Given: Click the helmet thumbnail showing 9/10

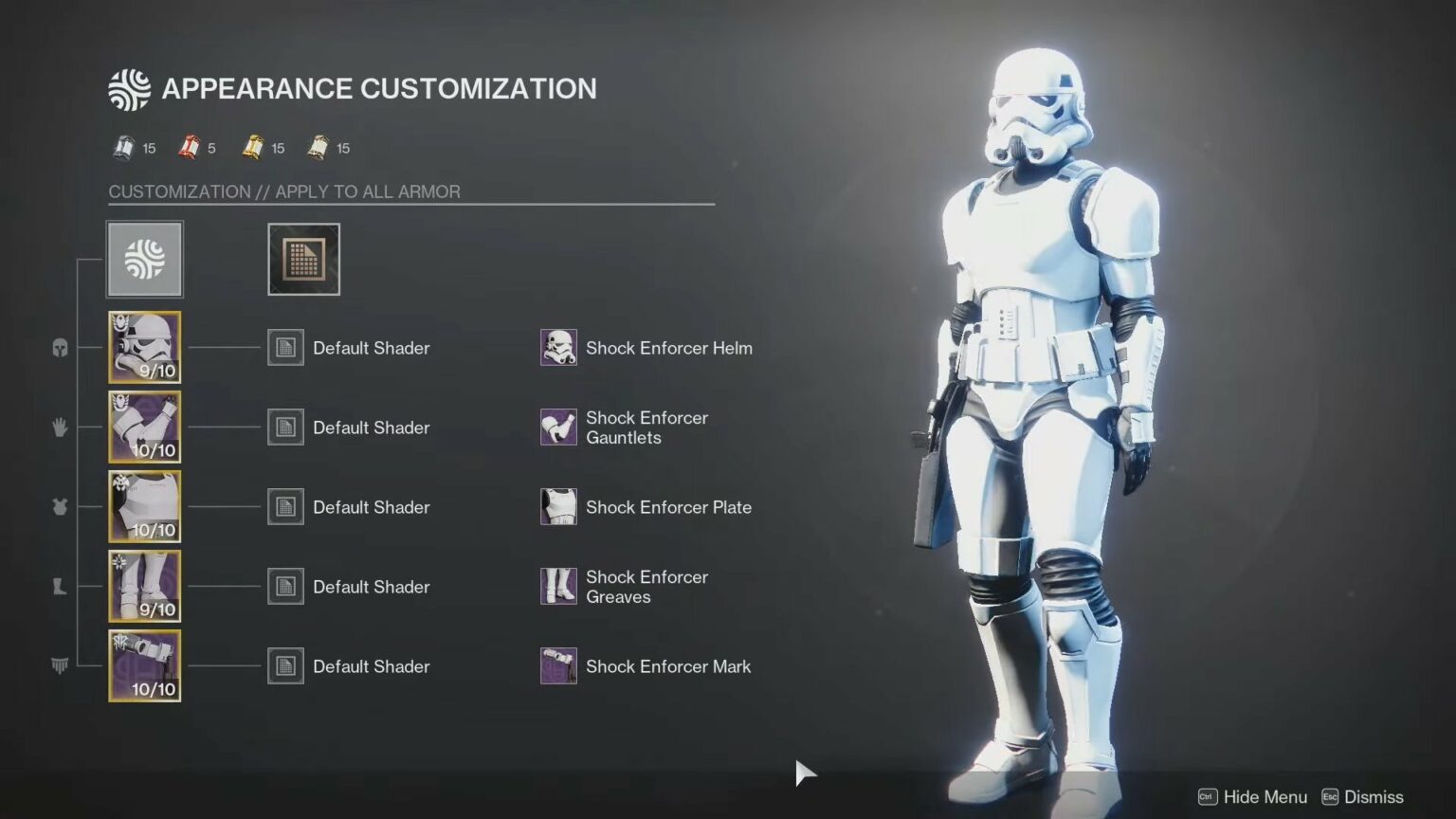Looking at the screenshot, I should click(144, 348).
